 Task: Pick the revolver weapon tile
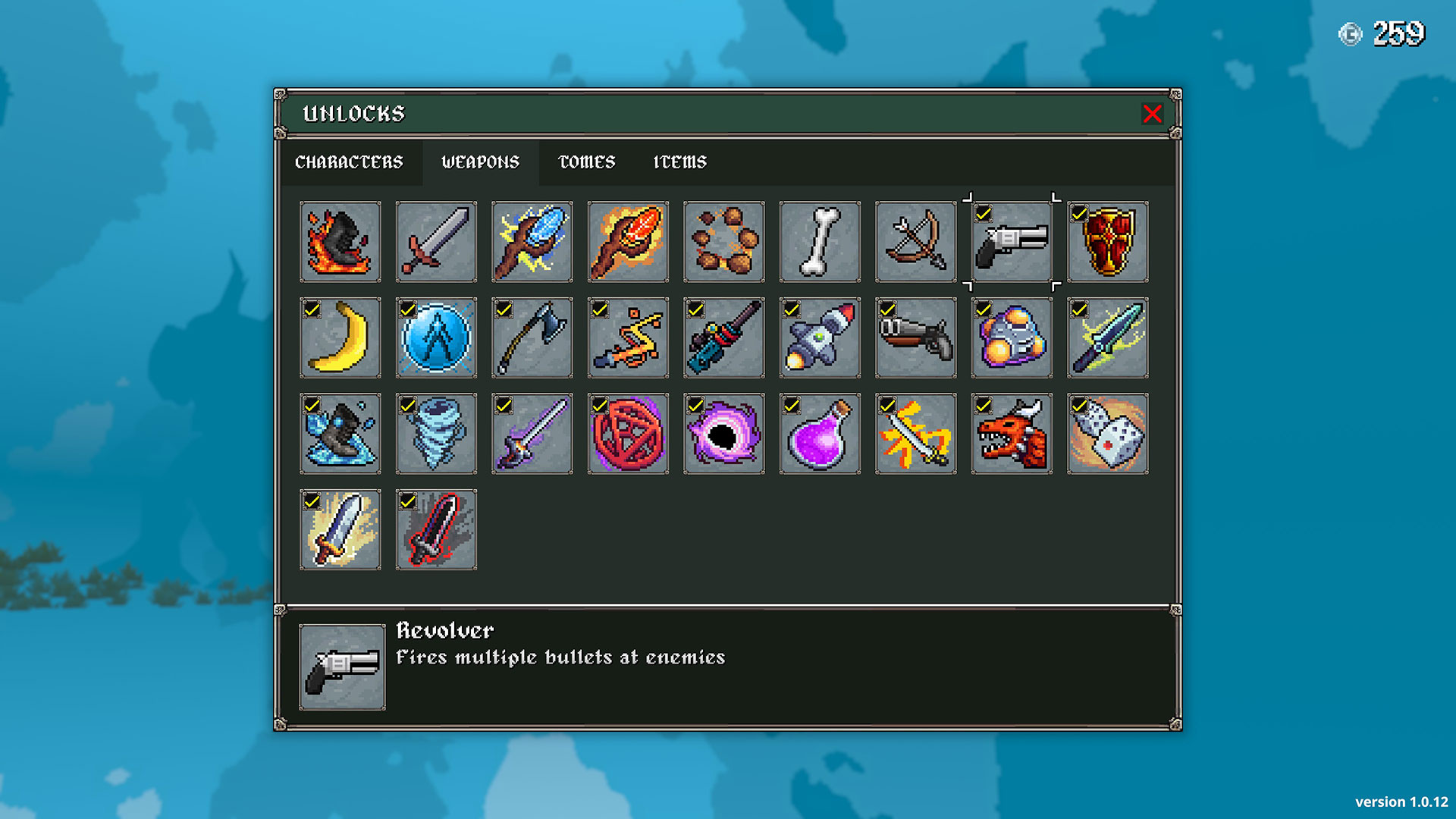[x=1012, y=242]
